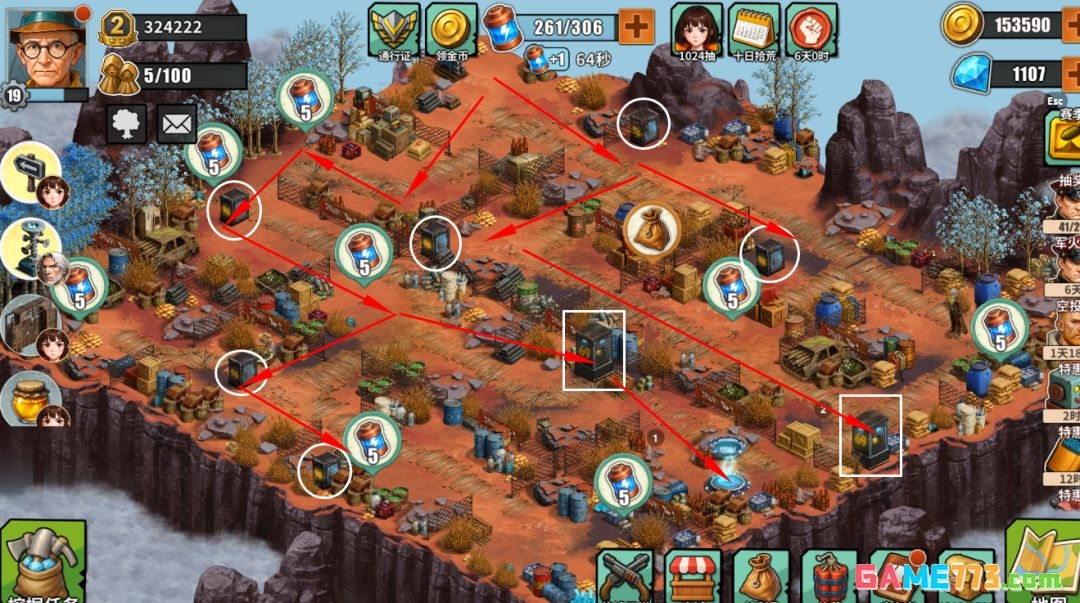The width and height of the screenshot is (1080, 603).
Task: Open the loot sack menu on bottom bar
Action: (x=761, y=577)
